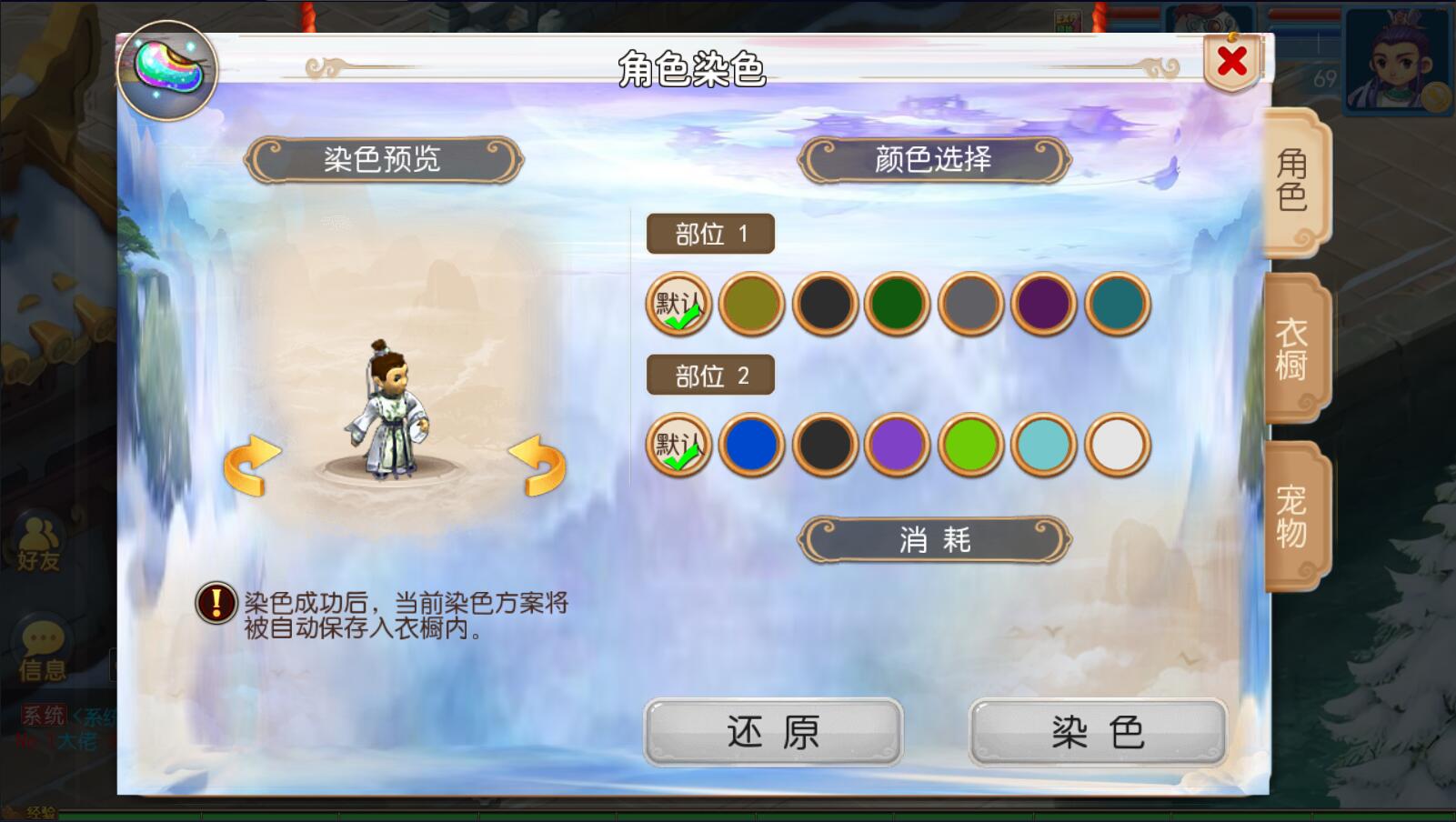
Task: Choose the teal swatch for 部位 1
Action: click(1117, 304)
